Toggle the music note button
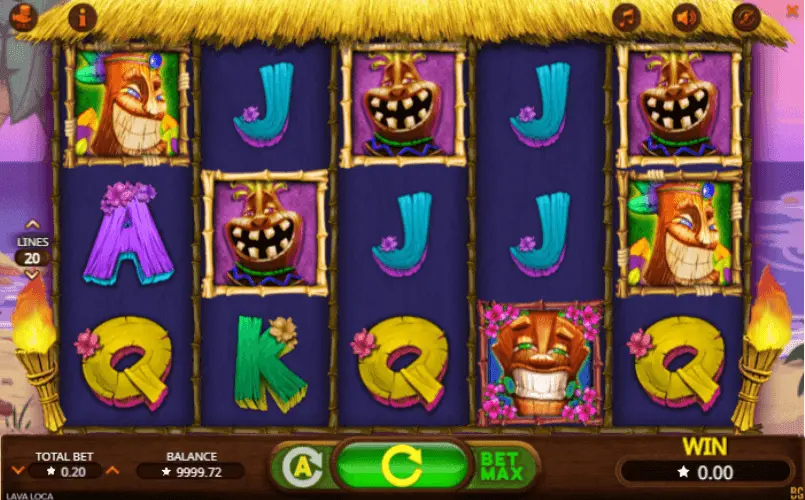This screenshot has height=500, width=805. click(627, 17)
